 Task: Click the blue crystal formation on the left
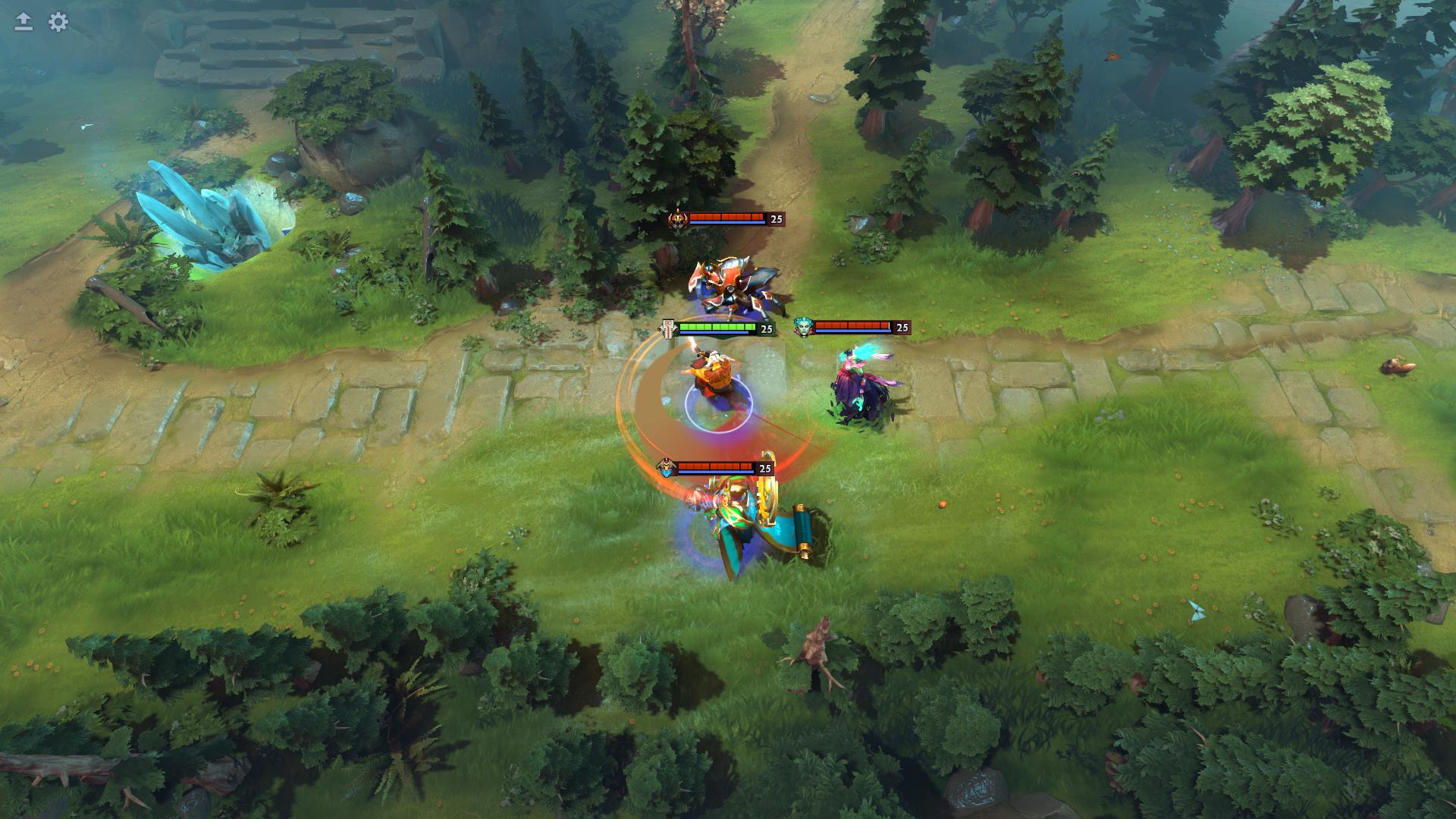pos(212,220)
